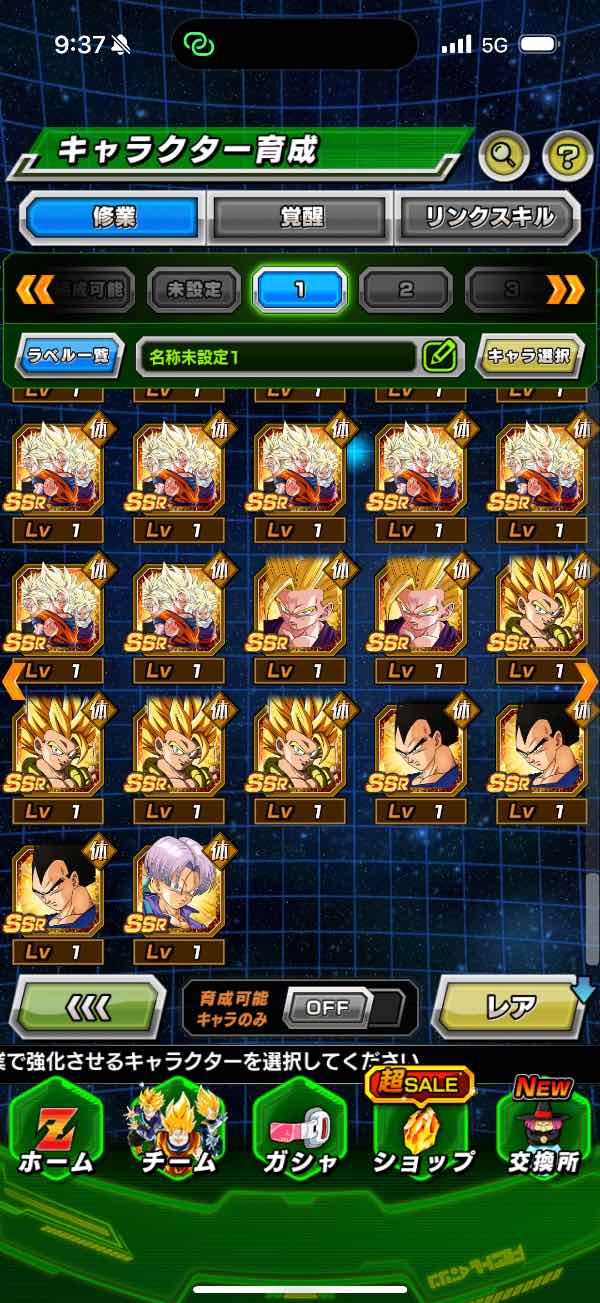Open the ラベル一覧 label list

(x=69, y=355)
